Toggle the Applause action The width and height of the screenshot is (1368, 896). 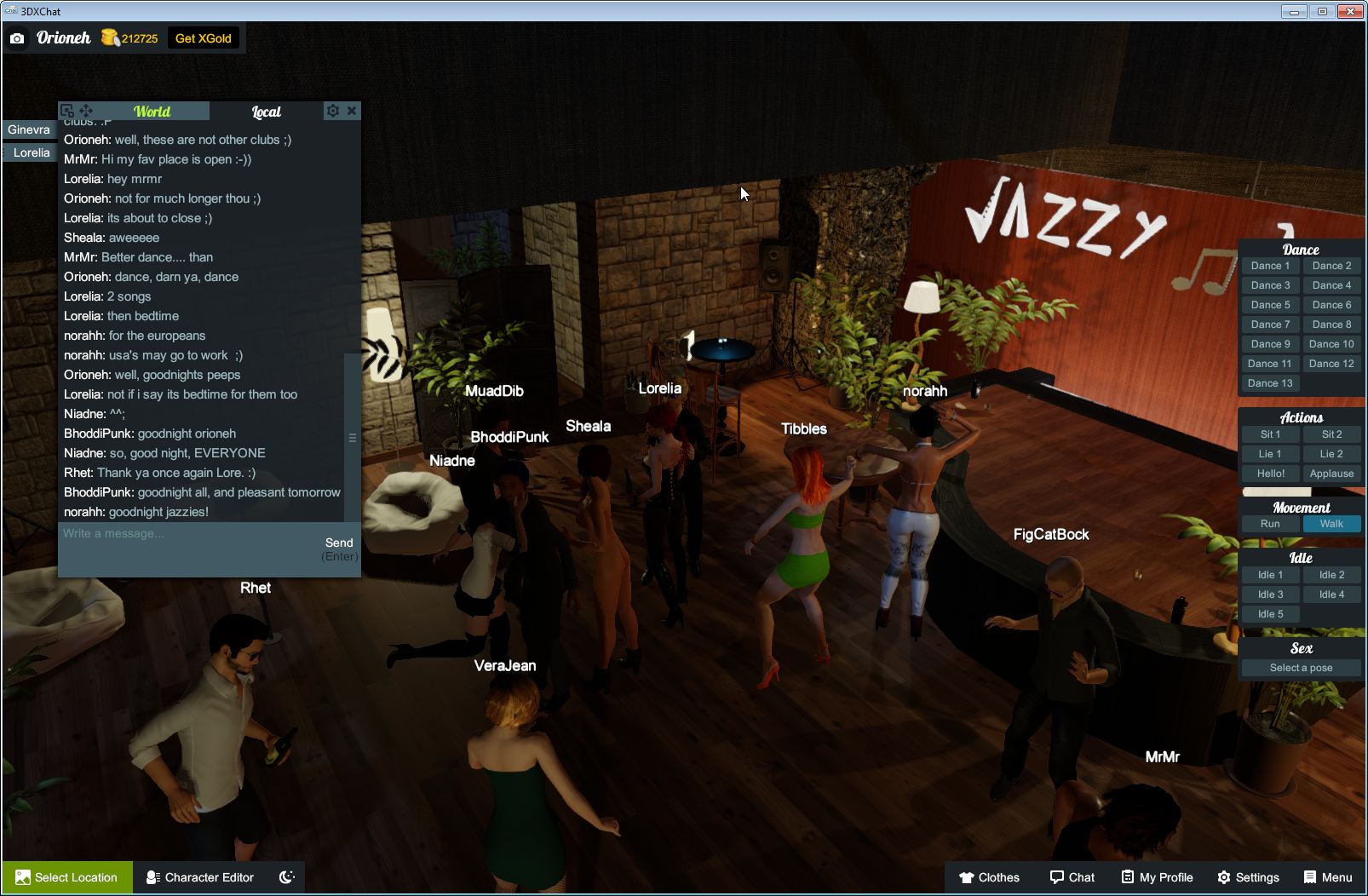tap(1331, 473)
